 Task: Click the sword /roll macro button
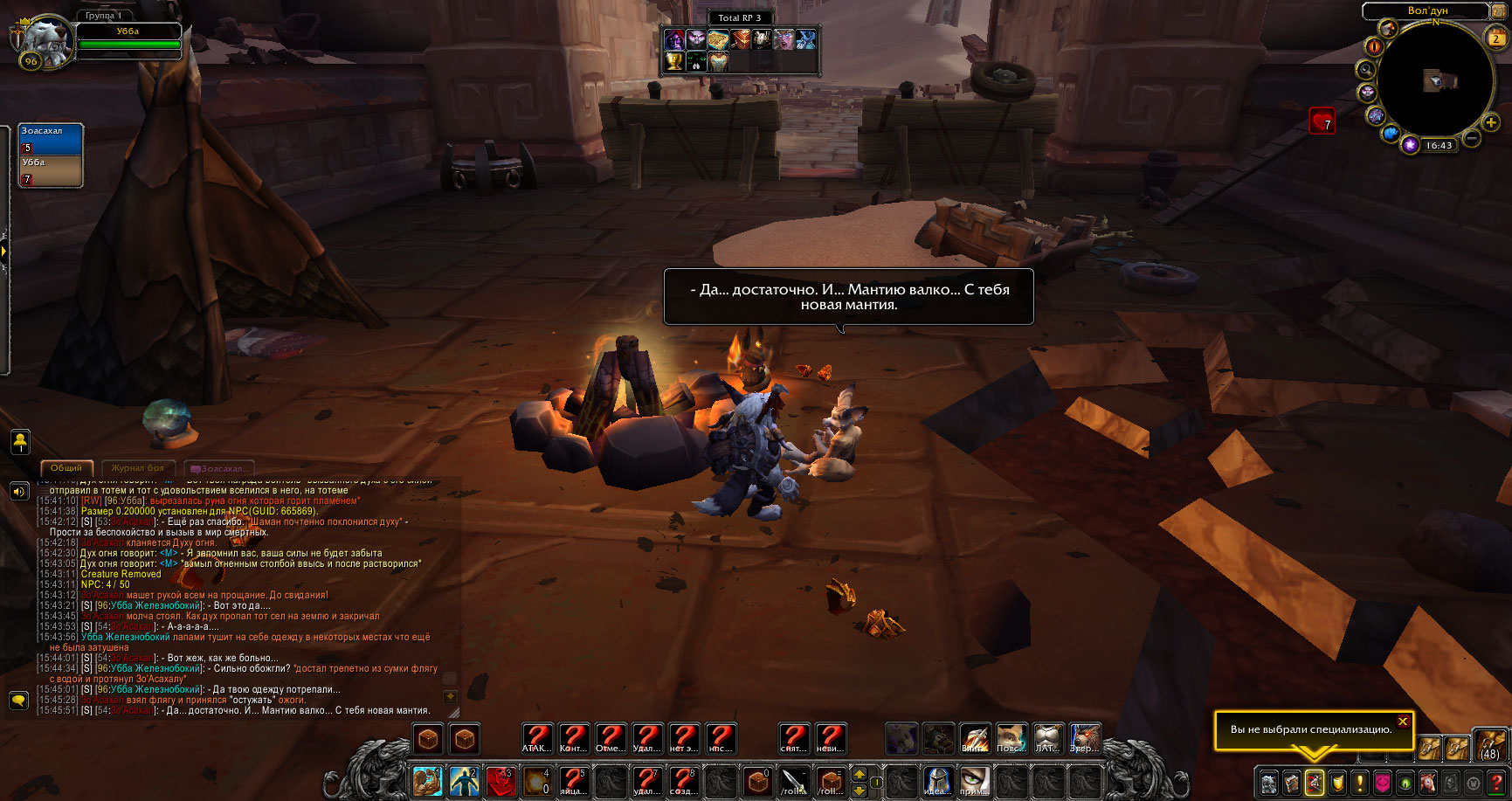coord(794,781)
